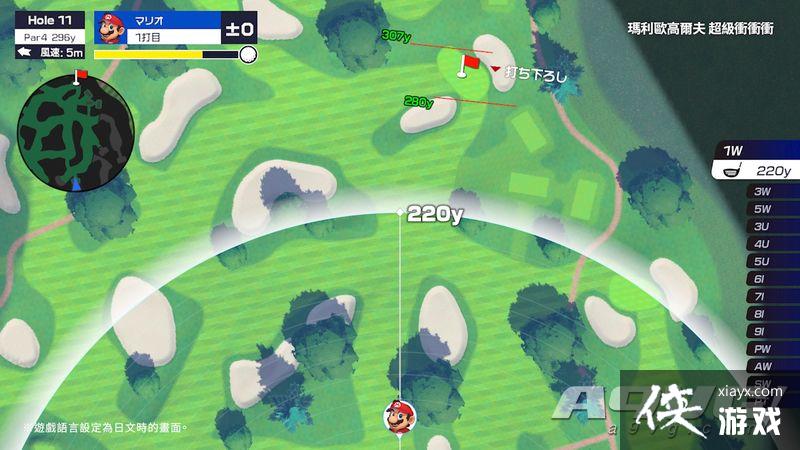Switch to the 5W club
The image size is (800, 450).
point(762,209)
